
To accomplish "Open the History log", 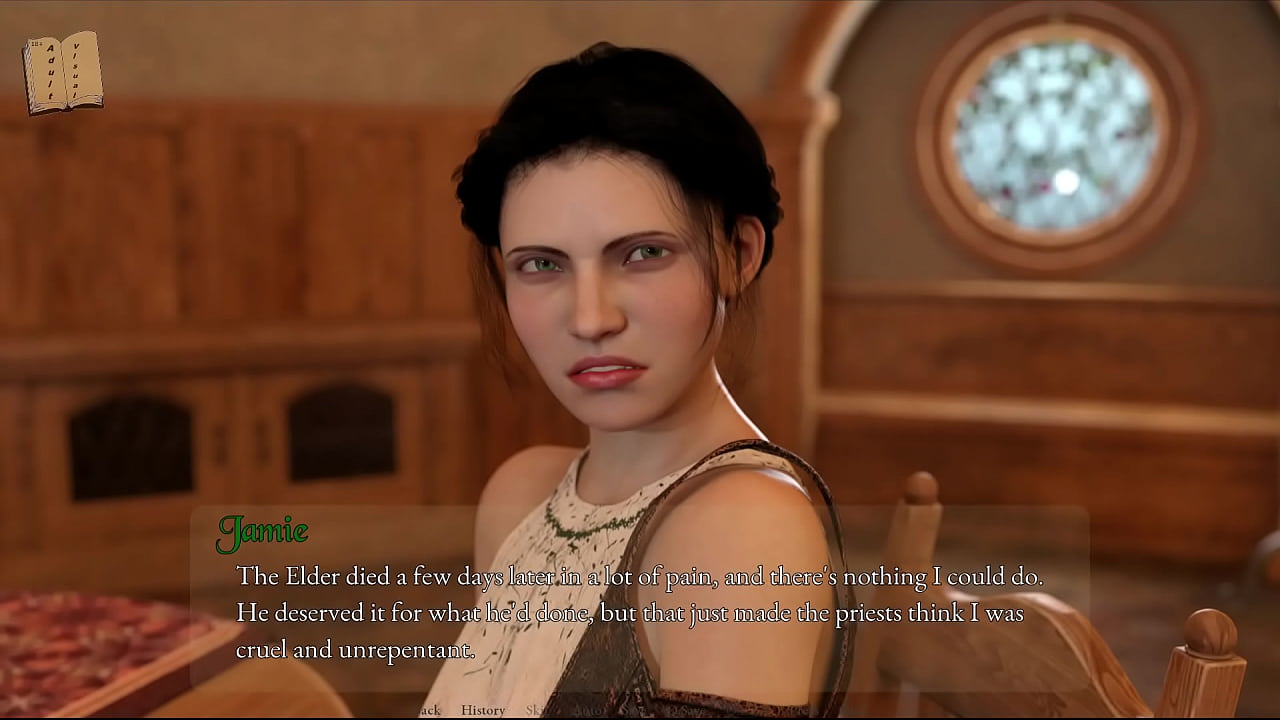I will tap(482, 710).
